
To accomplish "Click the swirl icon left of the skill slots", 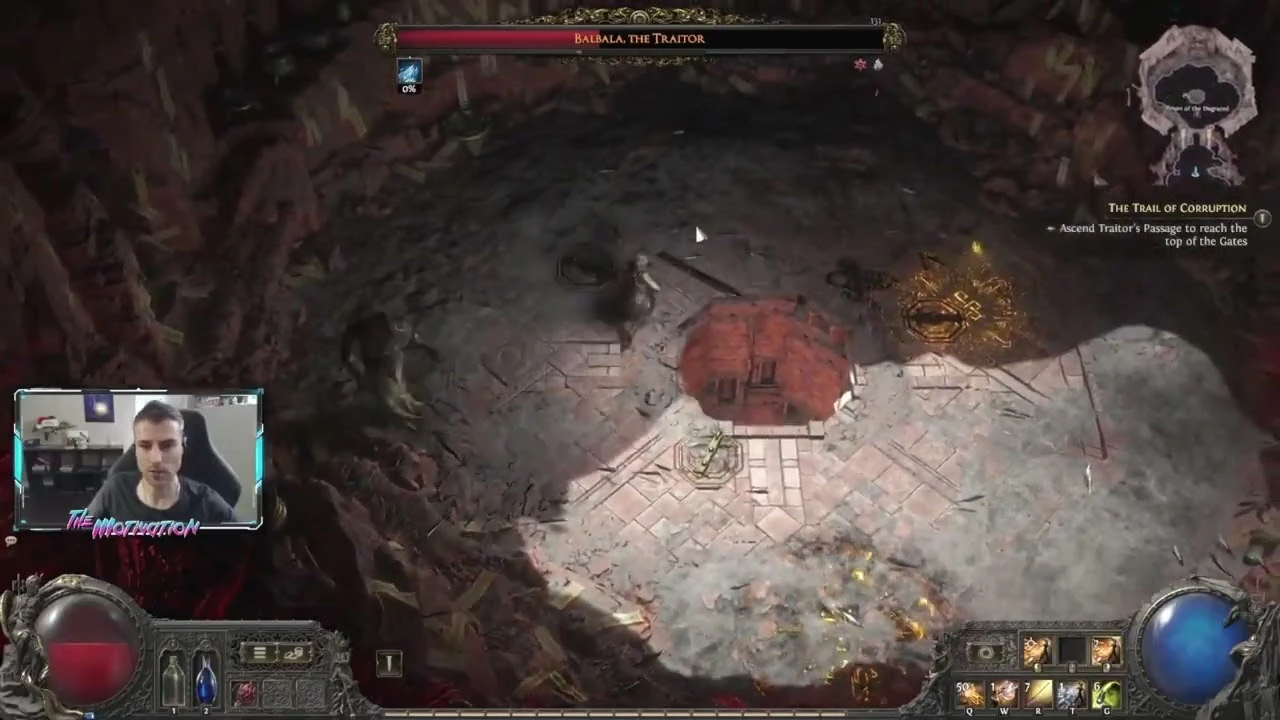I will 984,651.
